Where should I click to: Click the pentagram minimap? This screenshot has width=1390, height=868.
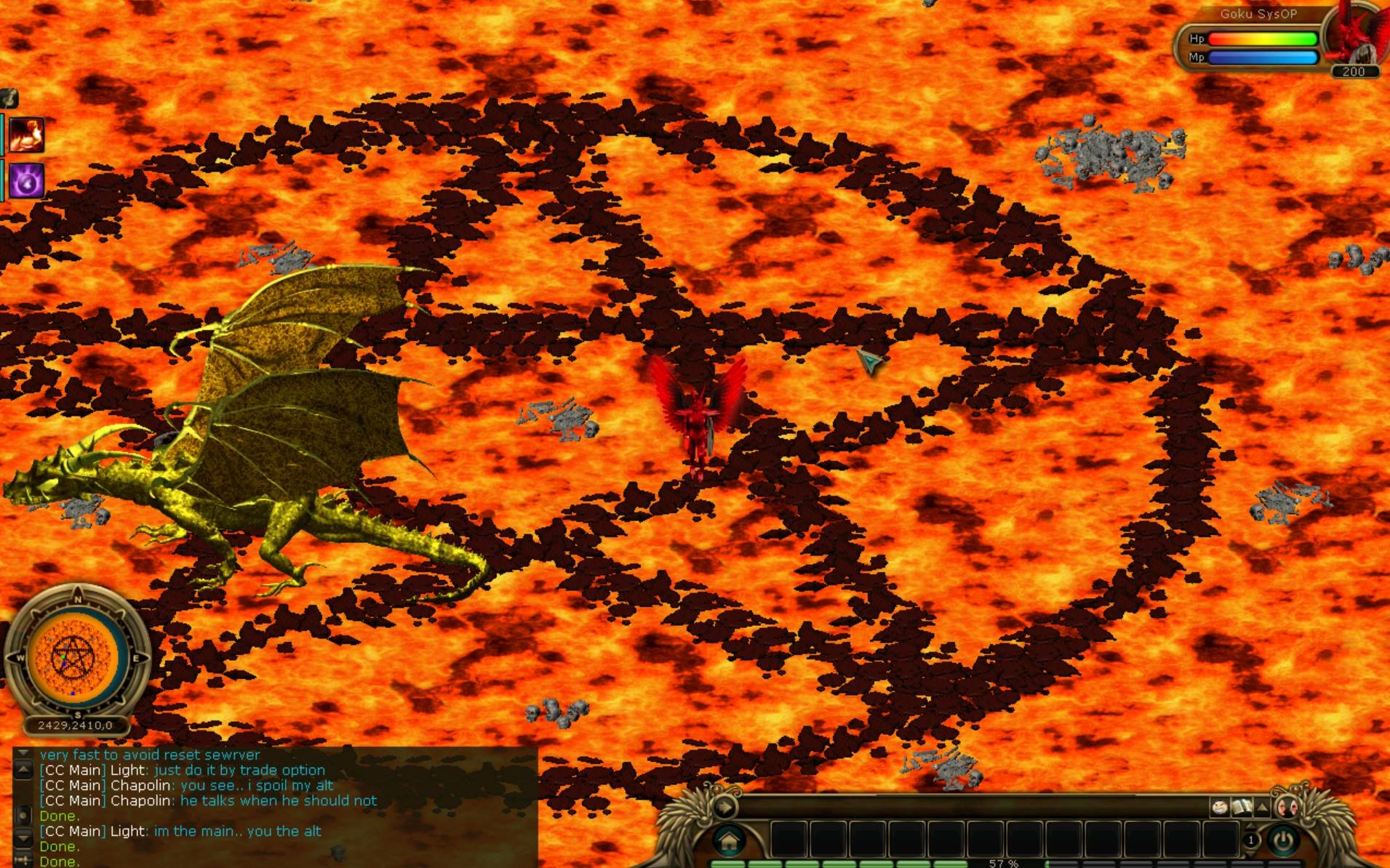pos(76,658)
